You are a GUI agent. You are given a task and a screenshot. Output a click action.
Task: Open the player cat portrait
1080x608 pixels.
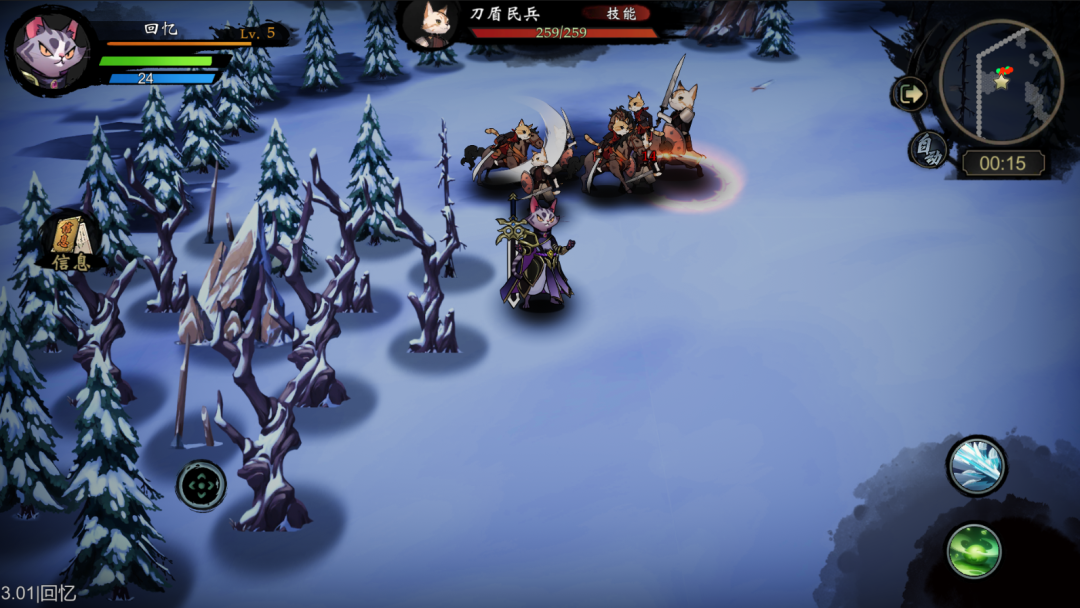pyautogui.click(x=49, y=50)
